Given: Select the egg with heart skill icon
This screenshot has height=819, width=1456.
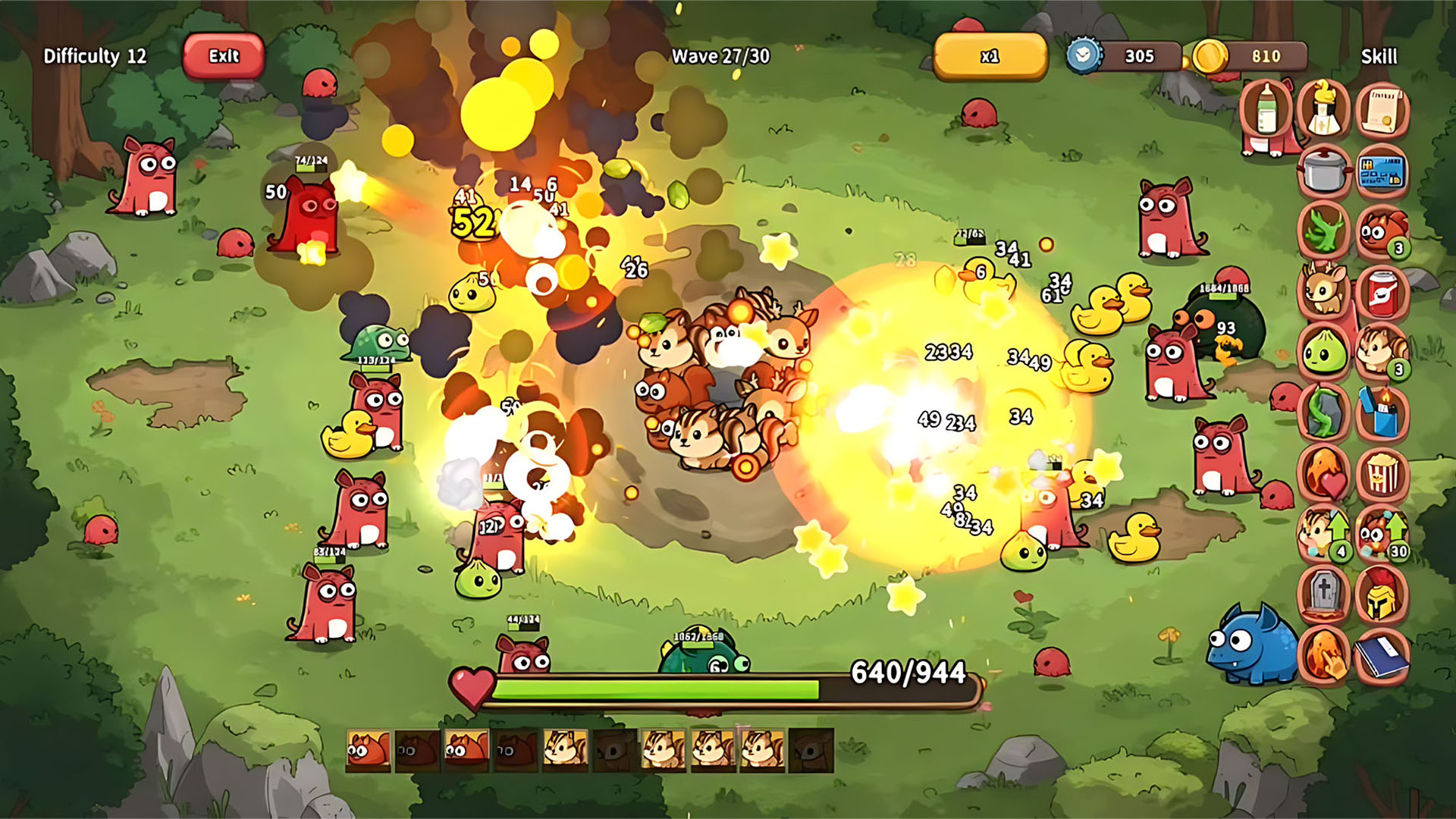Looking at the screenshot, I should (x=1323, y=473).
